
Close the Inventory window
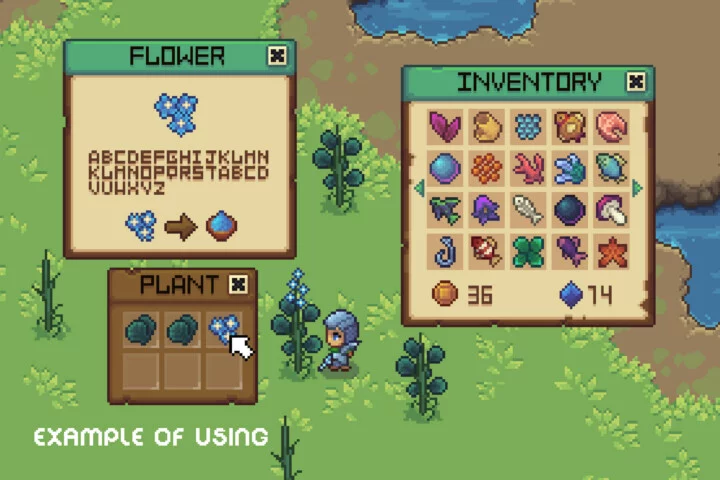(635, 82)
